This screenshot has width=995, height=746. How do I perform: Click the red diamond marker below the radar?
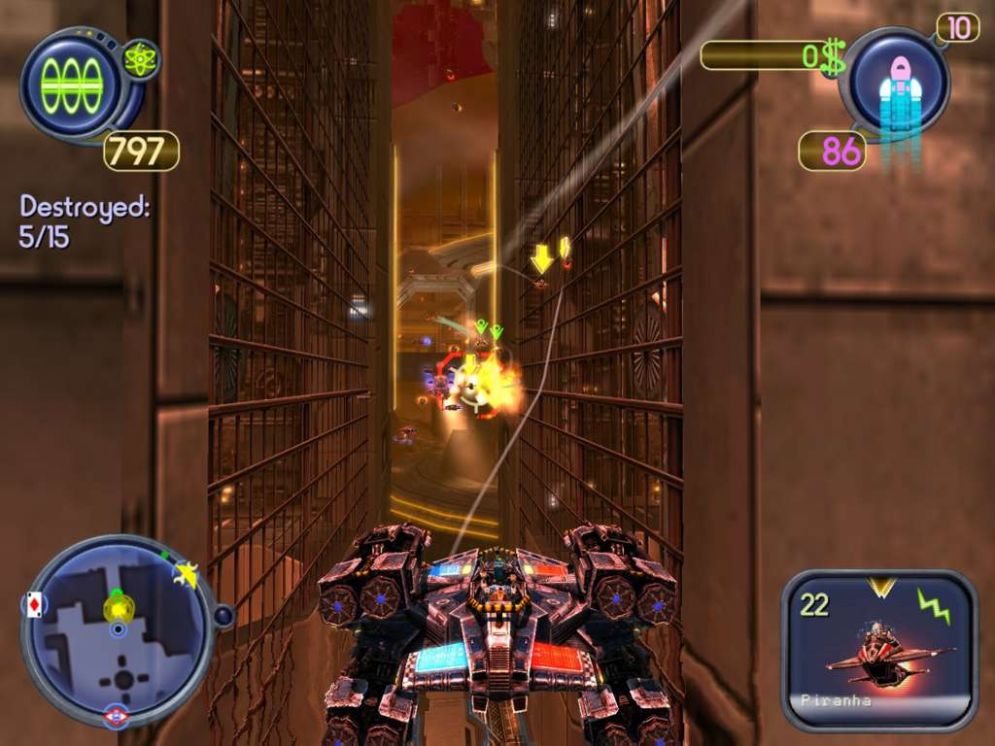[x=116, y=717]
